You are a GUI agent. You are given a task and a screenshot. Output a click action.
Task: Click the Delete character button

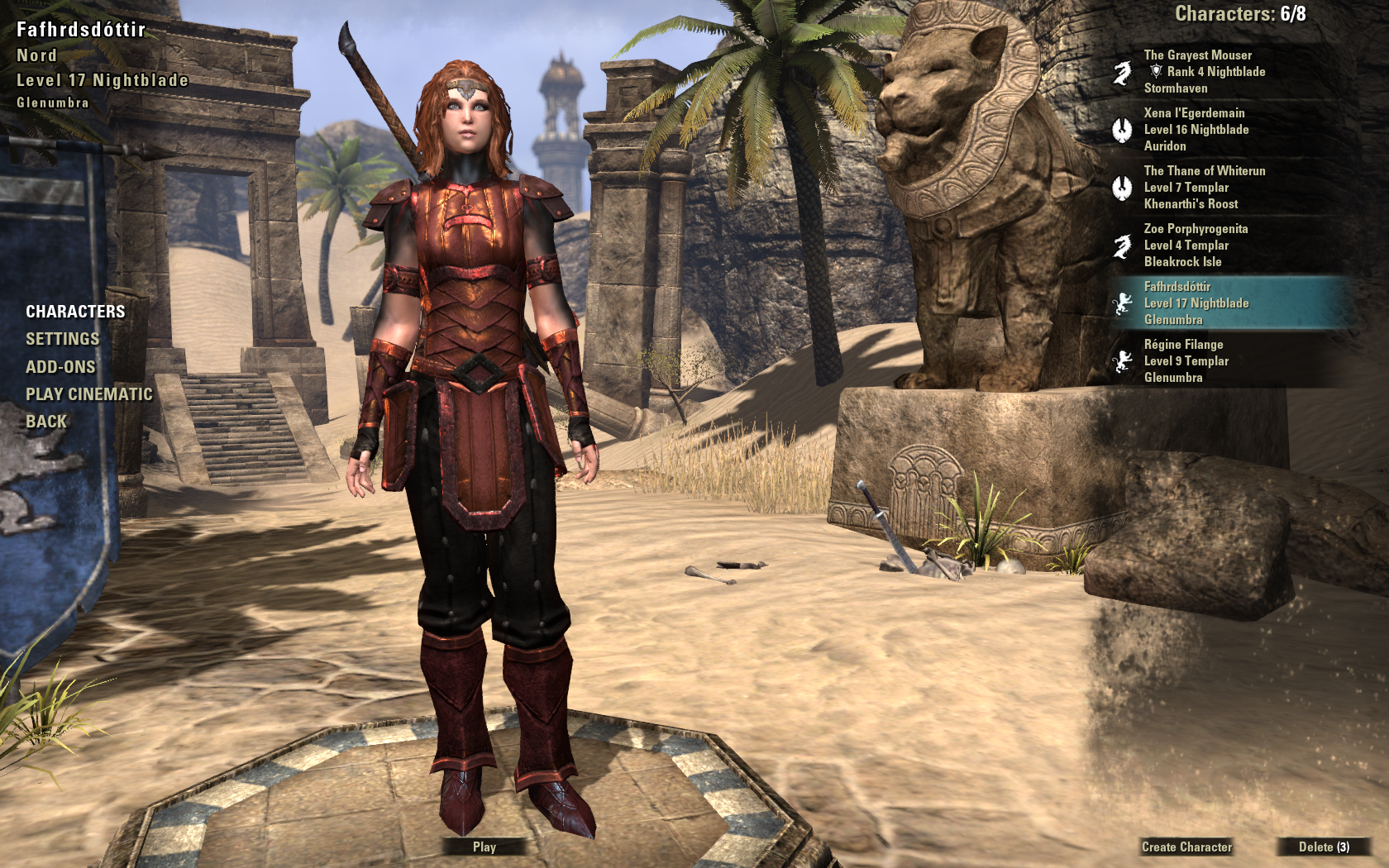click(x=1324, y=847)
